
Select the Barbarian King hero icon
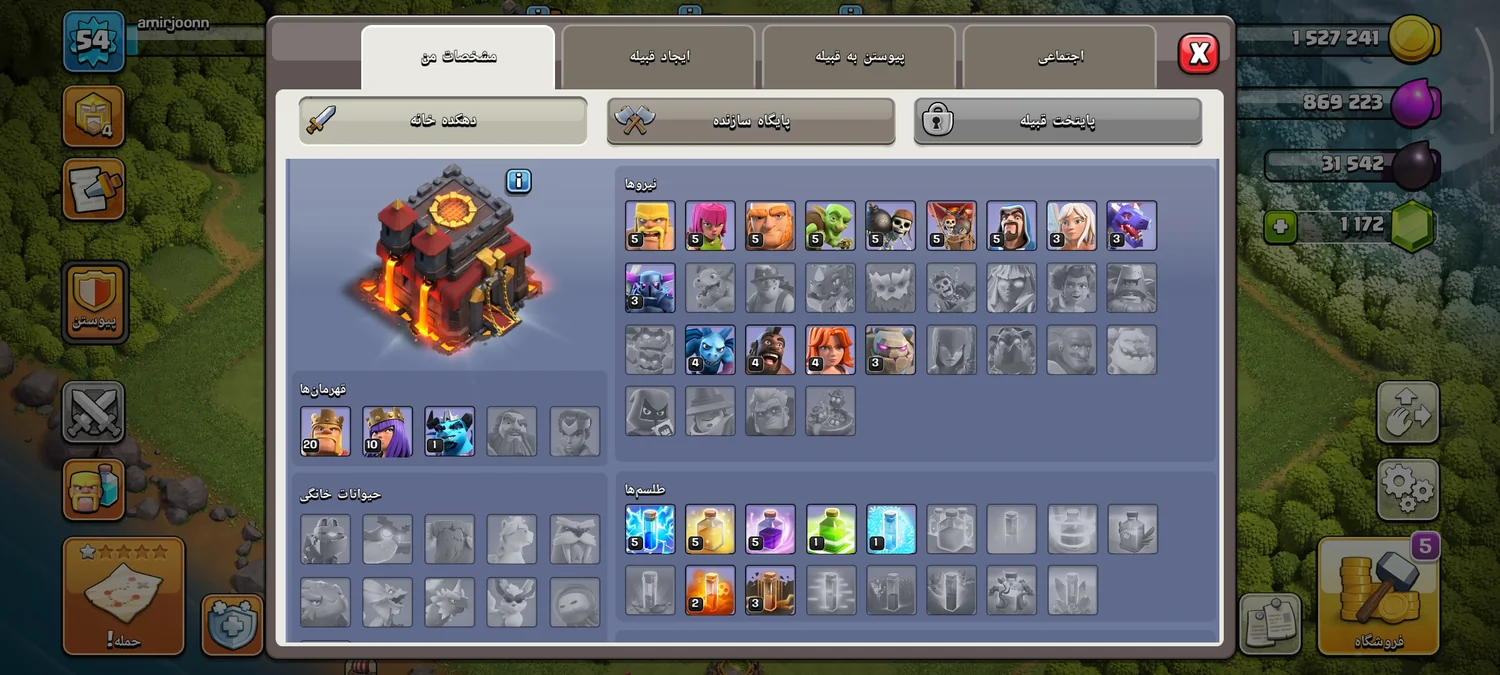[325, 431]
